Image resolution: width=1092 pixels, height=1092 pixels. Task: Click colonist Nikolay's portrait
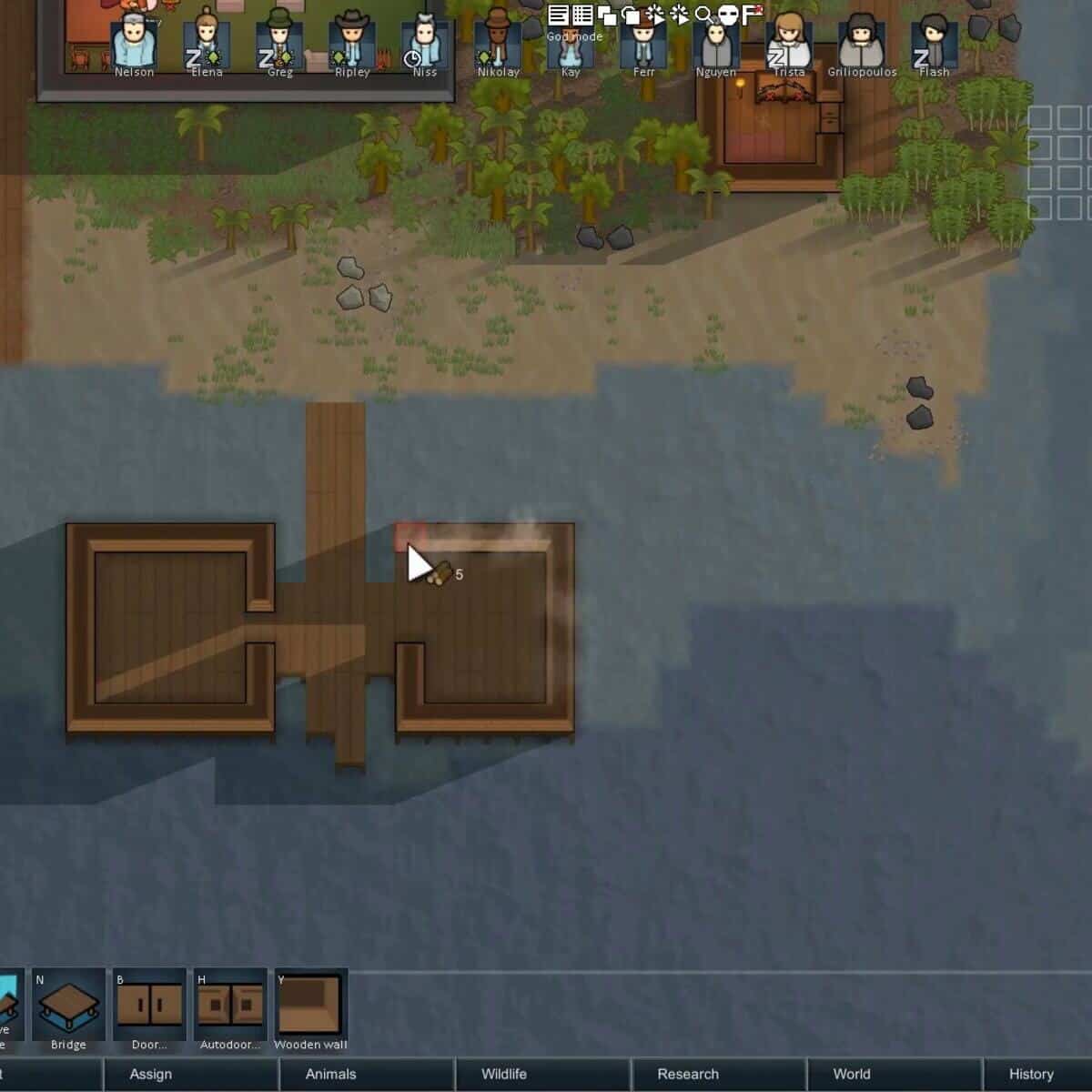point(498,44)
